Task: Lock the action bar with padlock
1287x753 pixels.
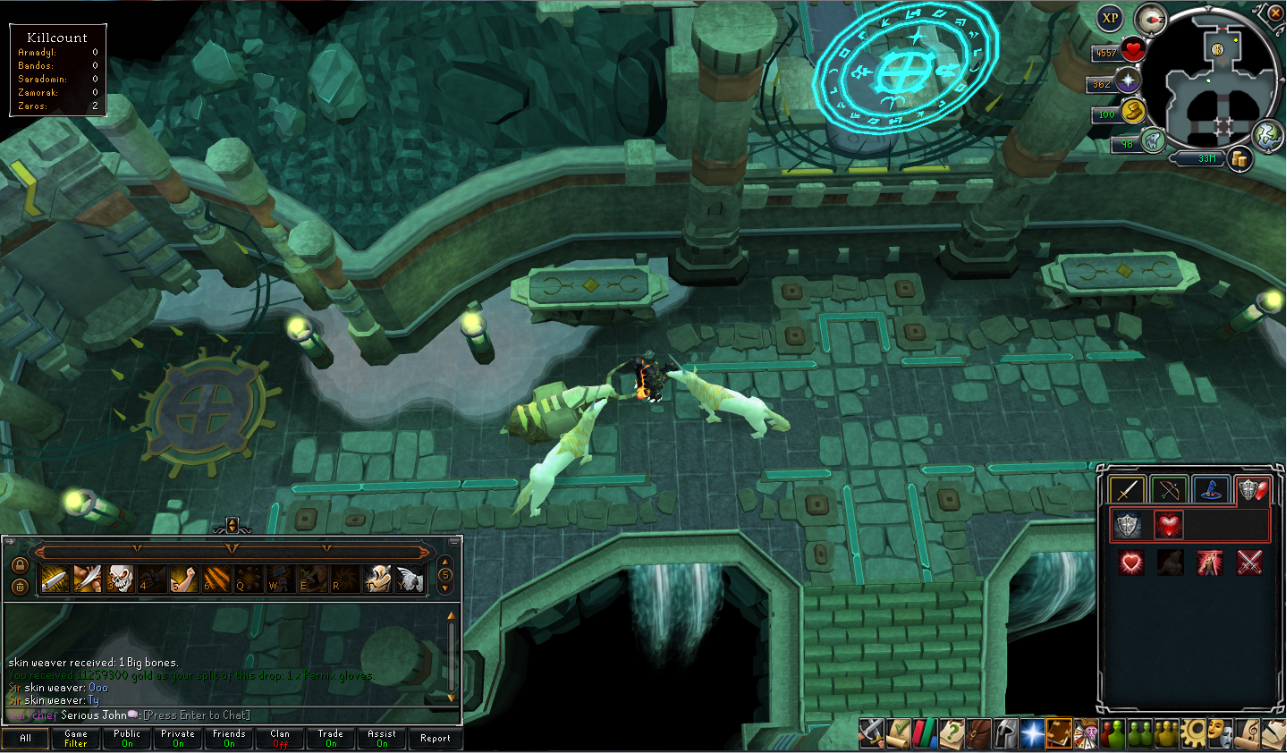Action: (19, 565)
